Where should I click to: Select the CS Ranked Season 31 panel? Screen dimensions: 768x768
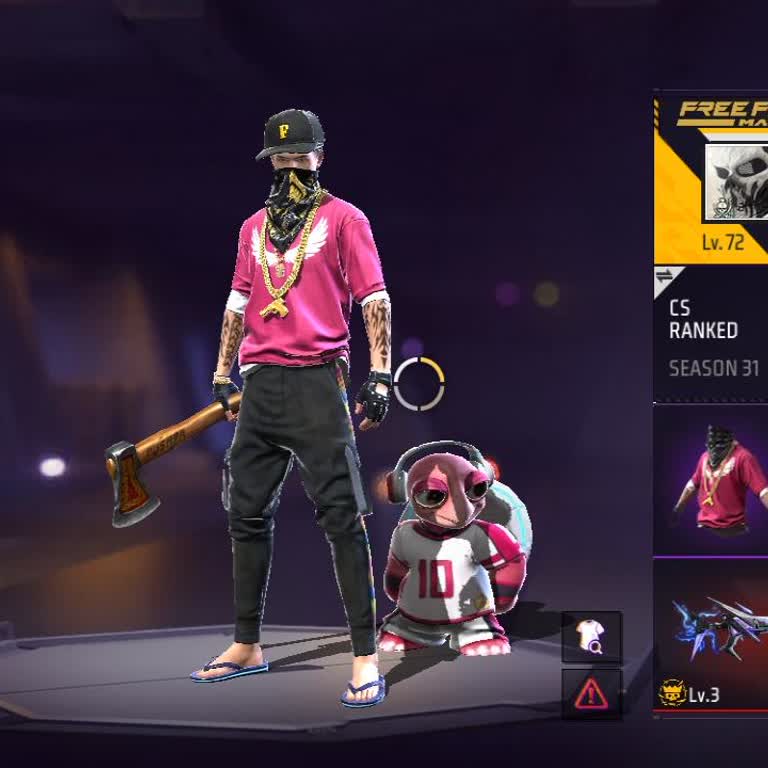click(x=712, y=336)
